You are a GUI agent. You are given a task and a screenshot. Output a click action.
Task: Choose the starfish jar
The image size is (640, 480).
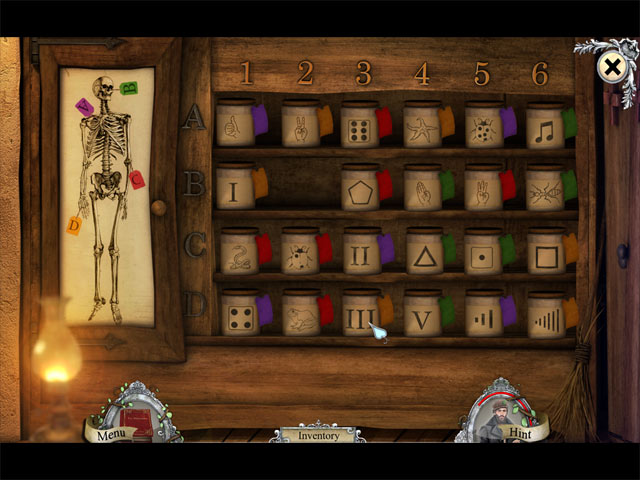(x=422, y=127)
